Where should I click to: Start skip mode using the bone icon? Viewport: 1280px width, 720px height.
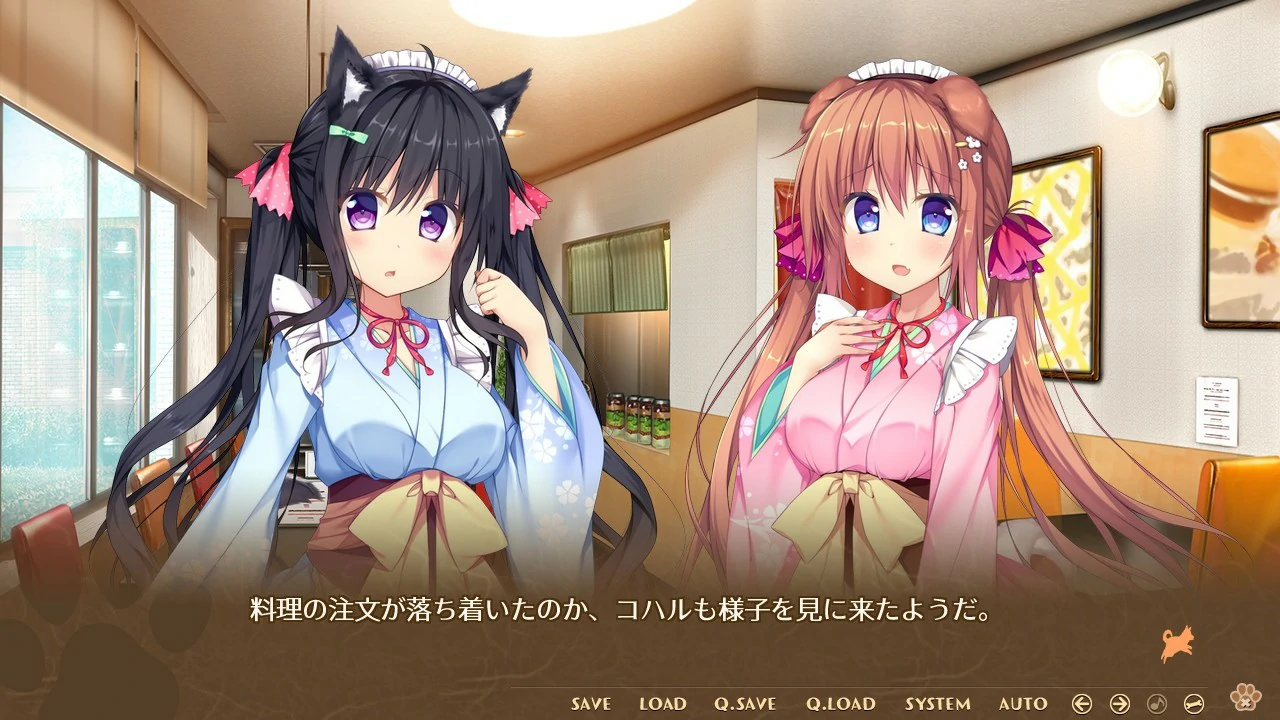coord(1194,702)
